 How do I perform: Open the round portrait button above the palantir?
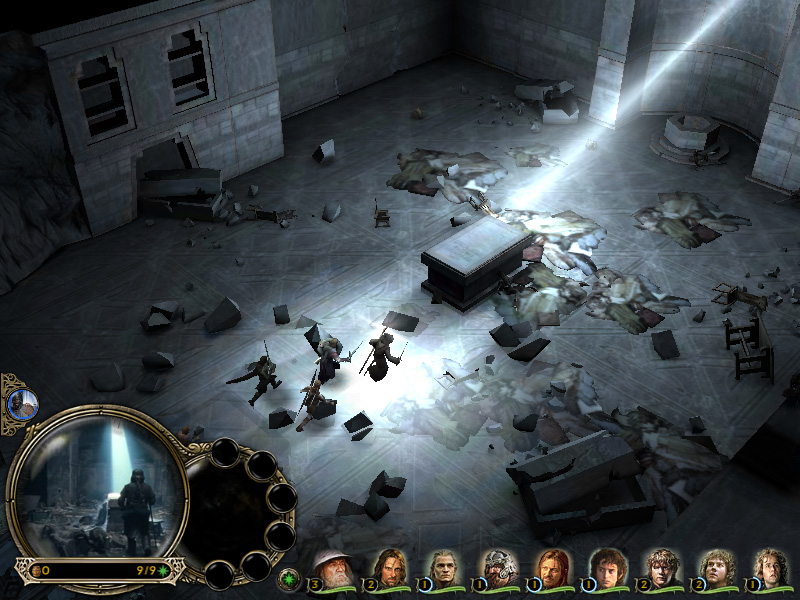pyautogui.click(x=22, y=404)
